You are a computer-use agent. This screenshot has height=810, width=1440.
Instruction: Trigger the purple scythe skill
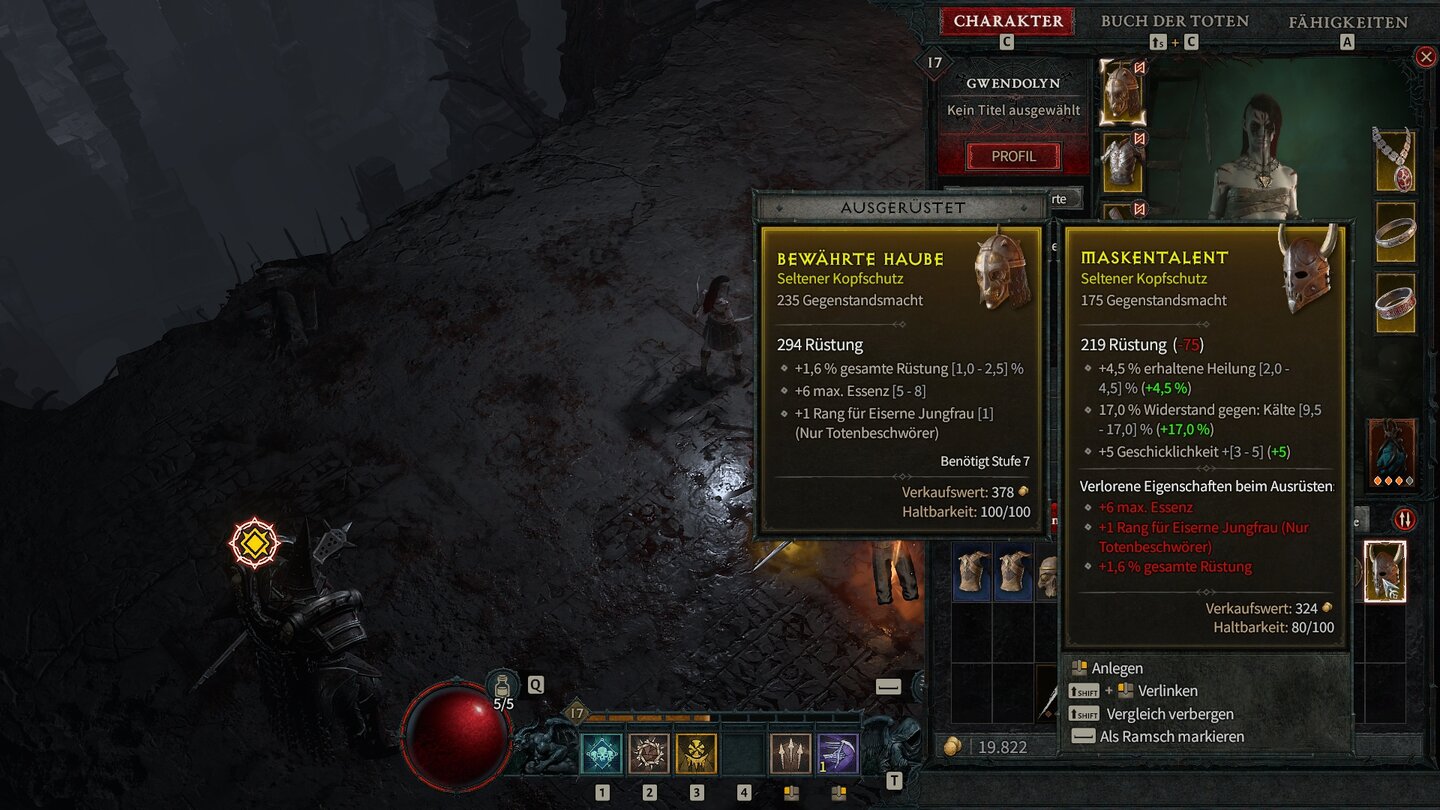838,753
